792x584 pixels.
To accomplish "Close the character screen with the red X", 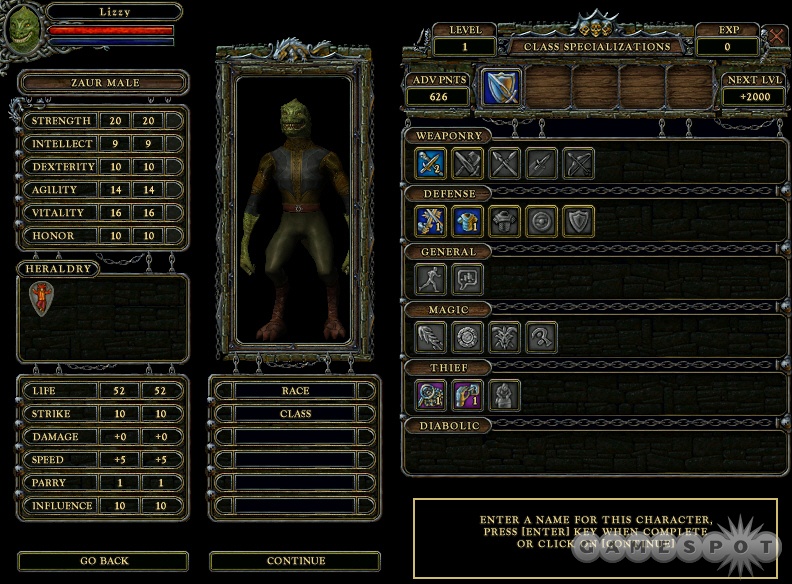I will point(777,36).
